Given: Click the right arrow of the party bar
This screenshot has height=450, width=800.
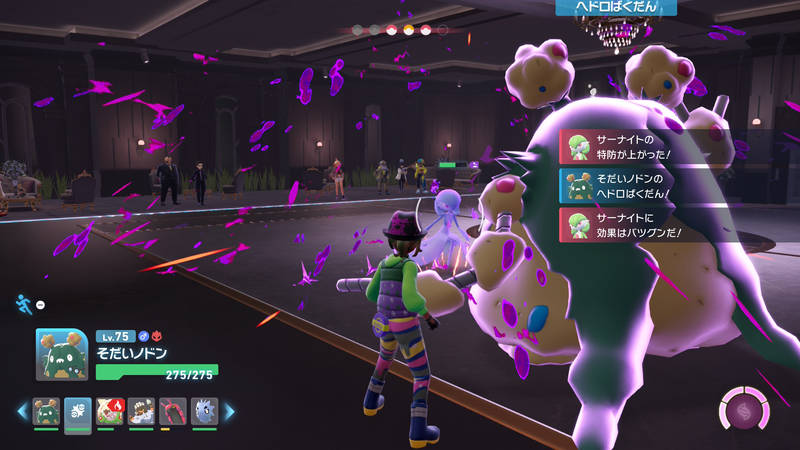Looking at the screenshot, I should 228,411.
